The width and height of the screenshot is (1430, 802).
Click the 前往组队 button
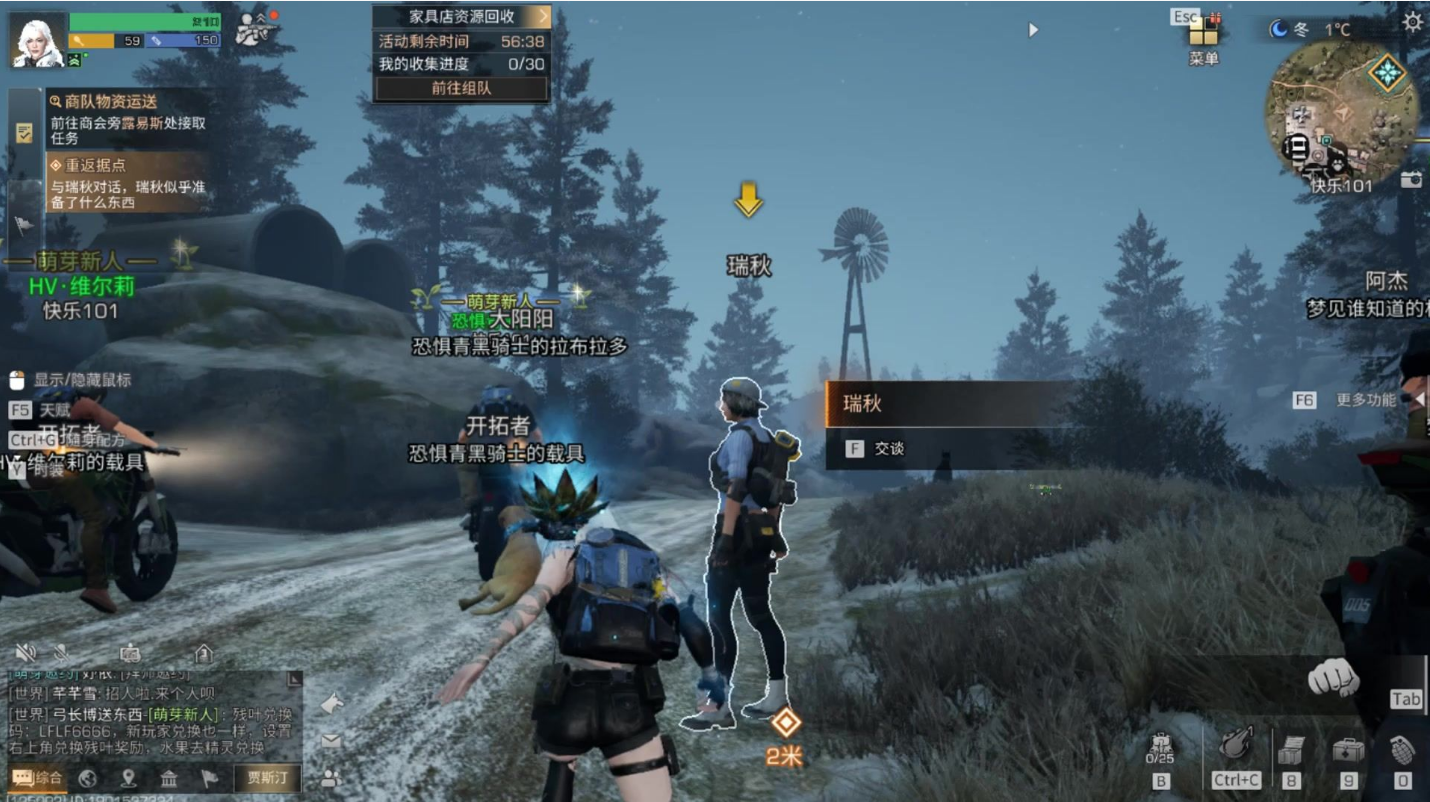point(461,88)
